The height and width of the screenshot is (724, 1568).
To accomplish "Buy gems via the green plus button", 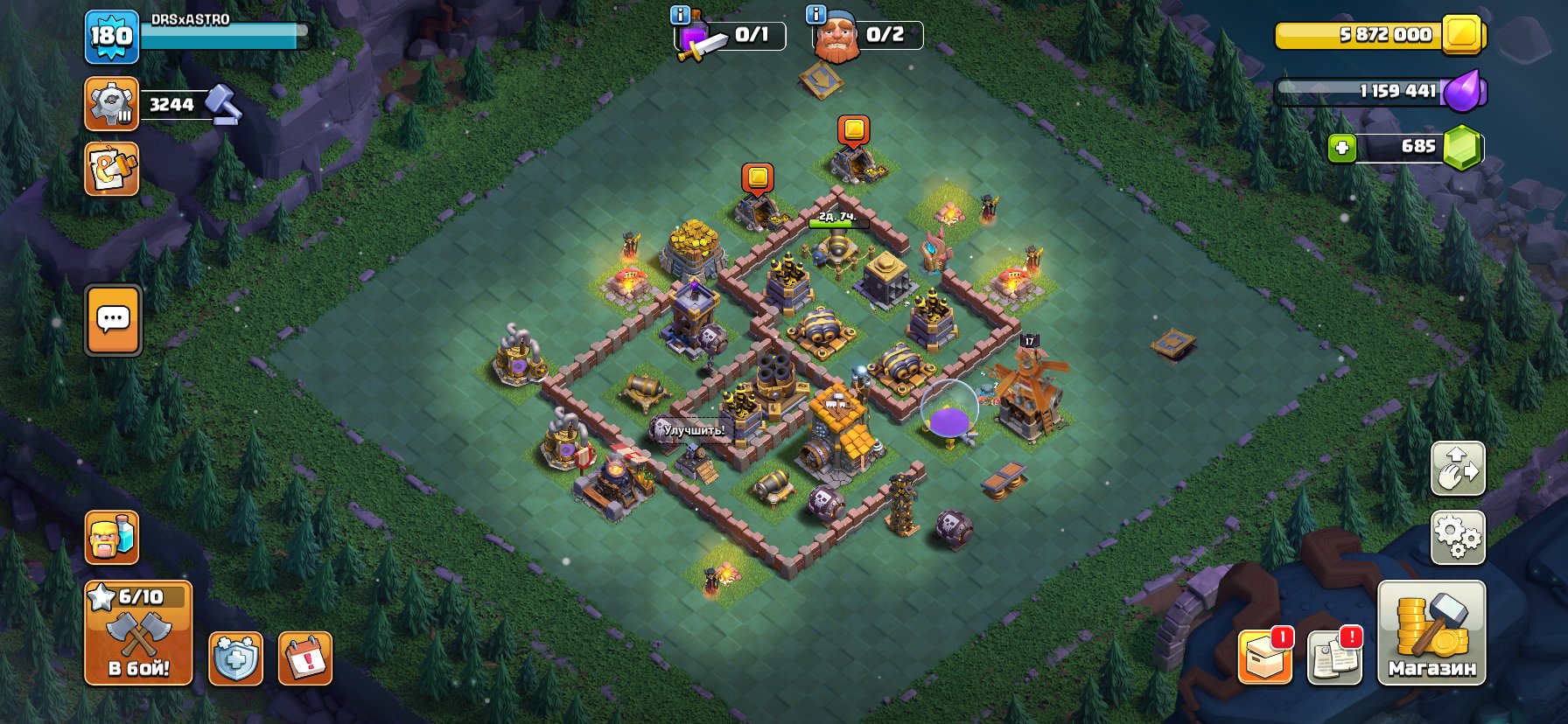I will coord(1341,148).
